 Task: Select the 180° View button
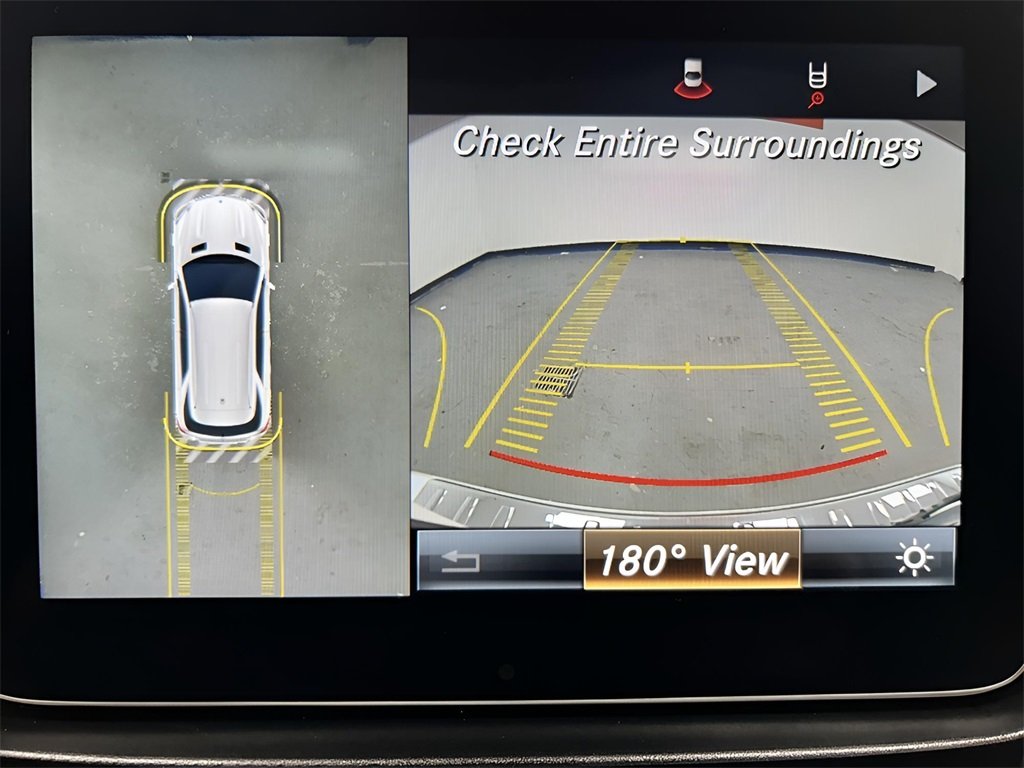click(692, 559)
